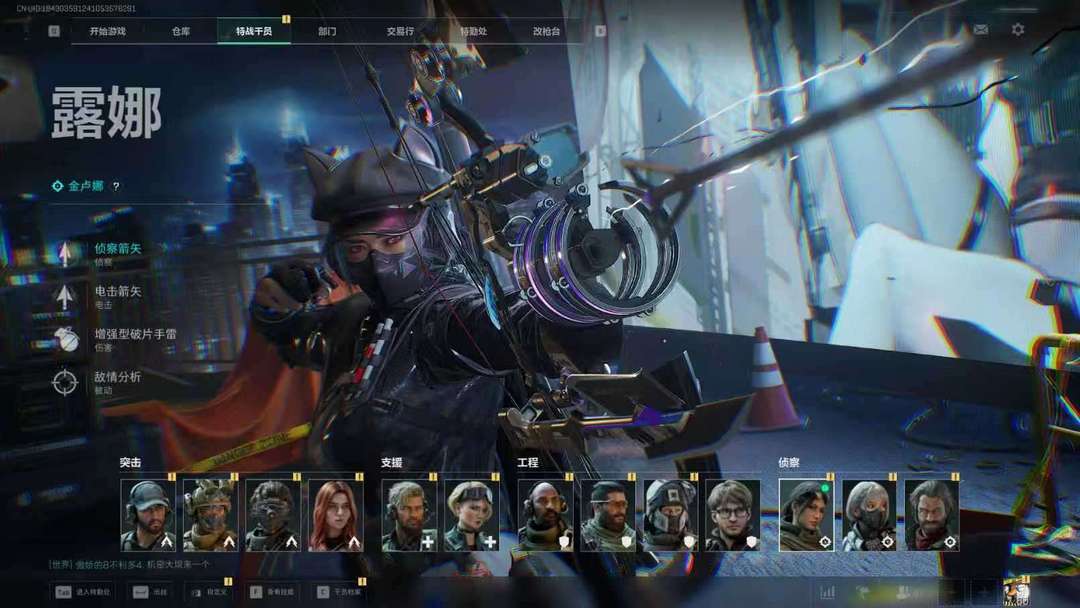
Task: Select the blonde woman support operator
Action: coord(471,515)
